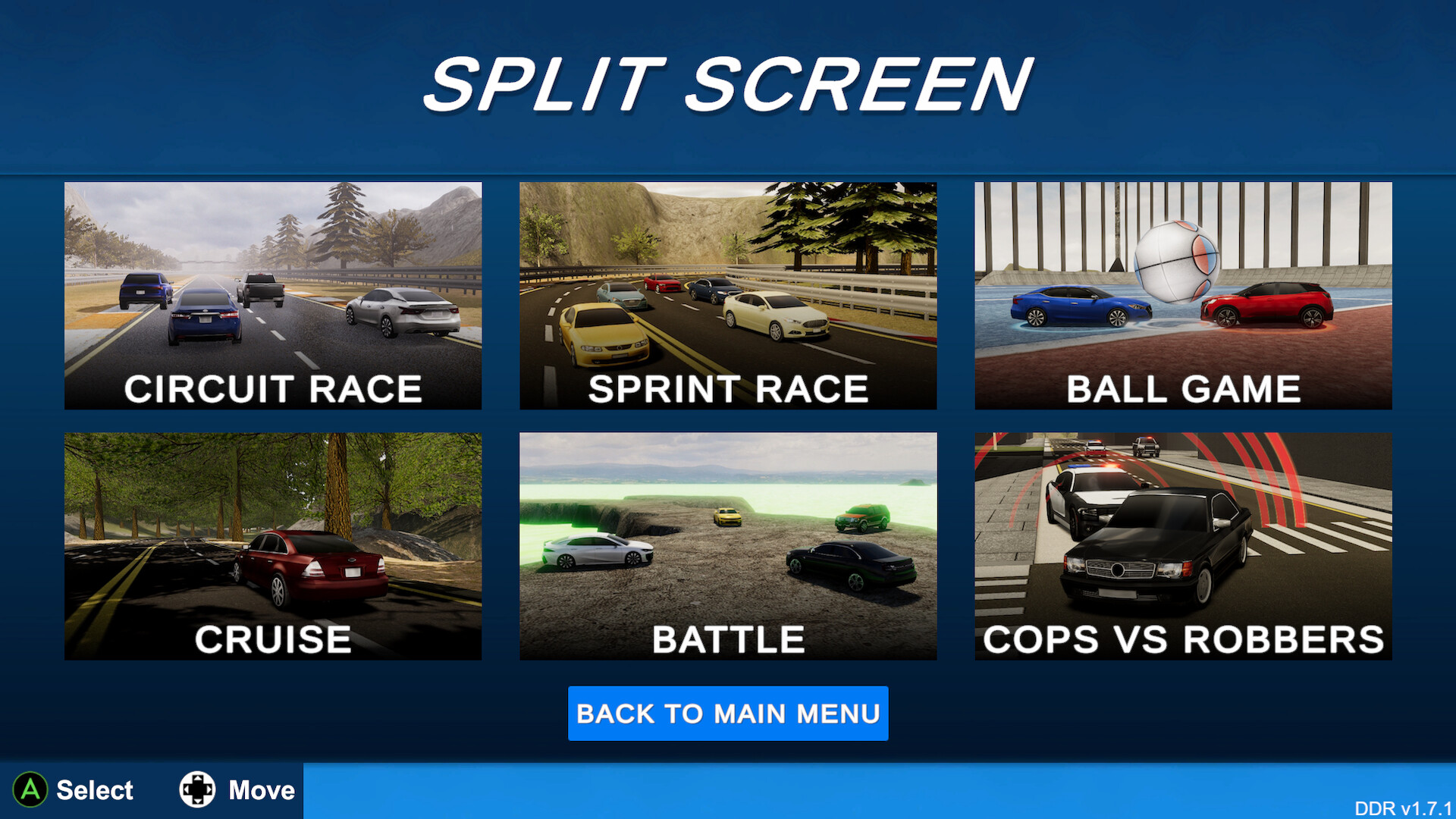Image resolution: width=1456 pixels, height=819 pixels.
Task: Open the Ball Game mode
Action: (x=1182, y=296)
